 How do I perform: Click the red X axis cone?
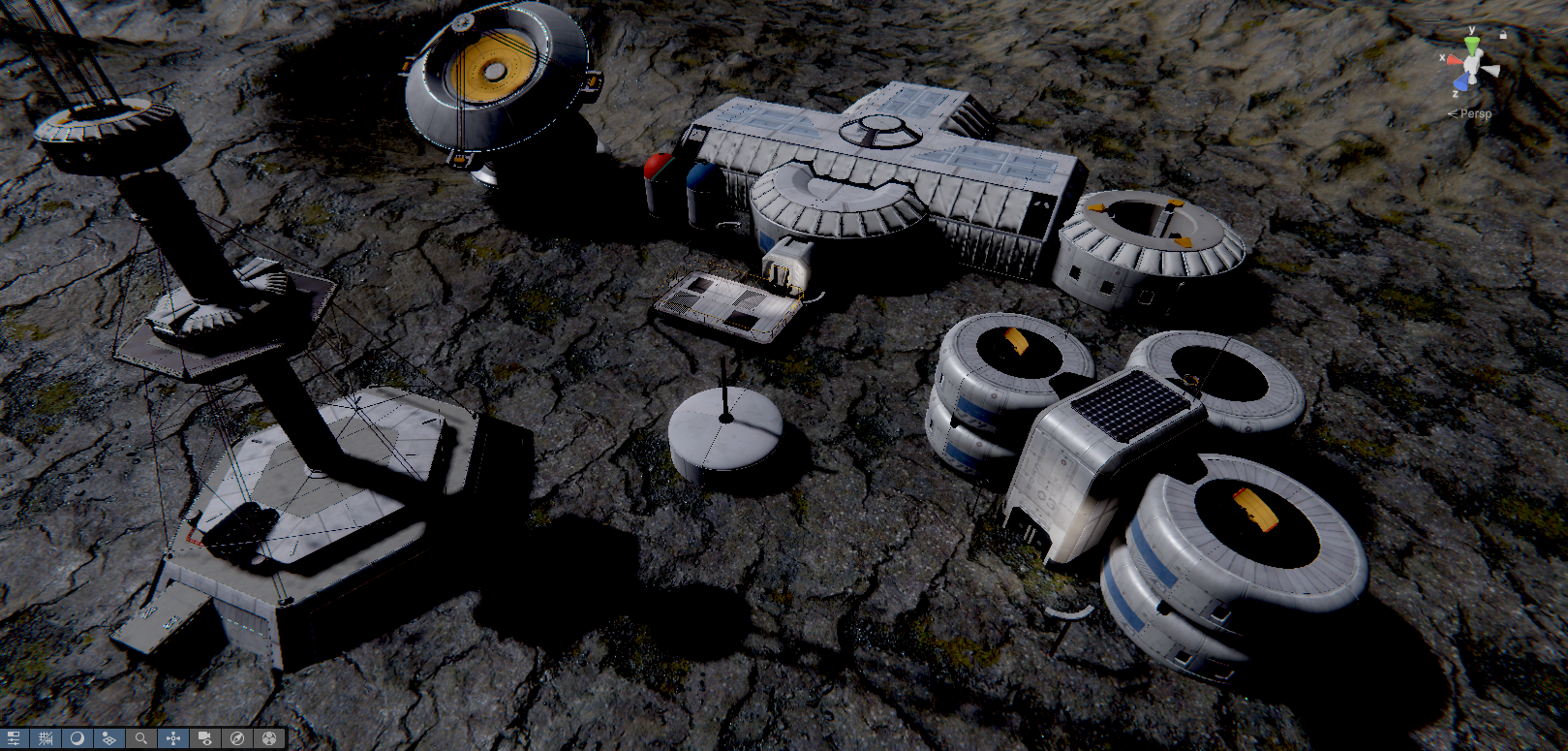click(x=1452, y=59)
